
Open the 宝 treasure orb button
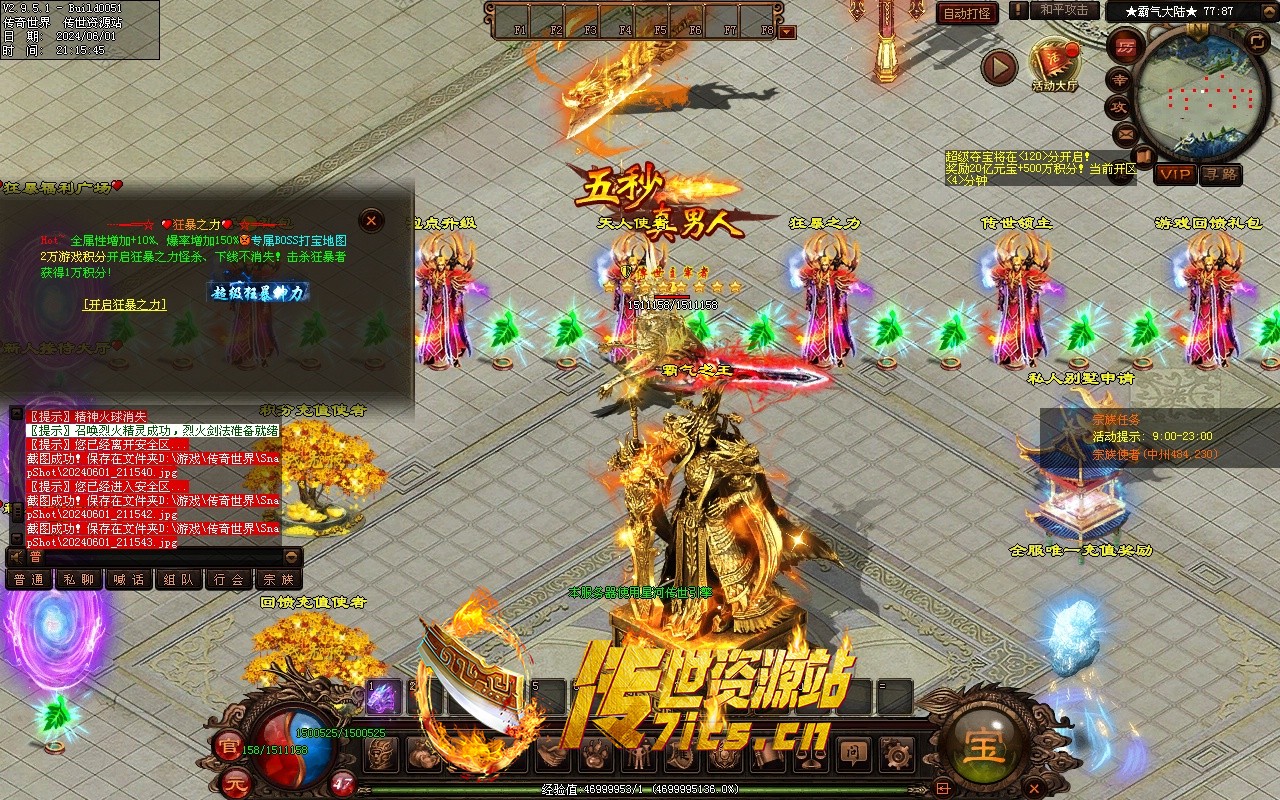coord(985,745)
